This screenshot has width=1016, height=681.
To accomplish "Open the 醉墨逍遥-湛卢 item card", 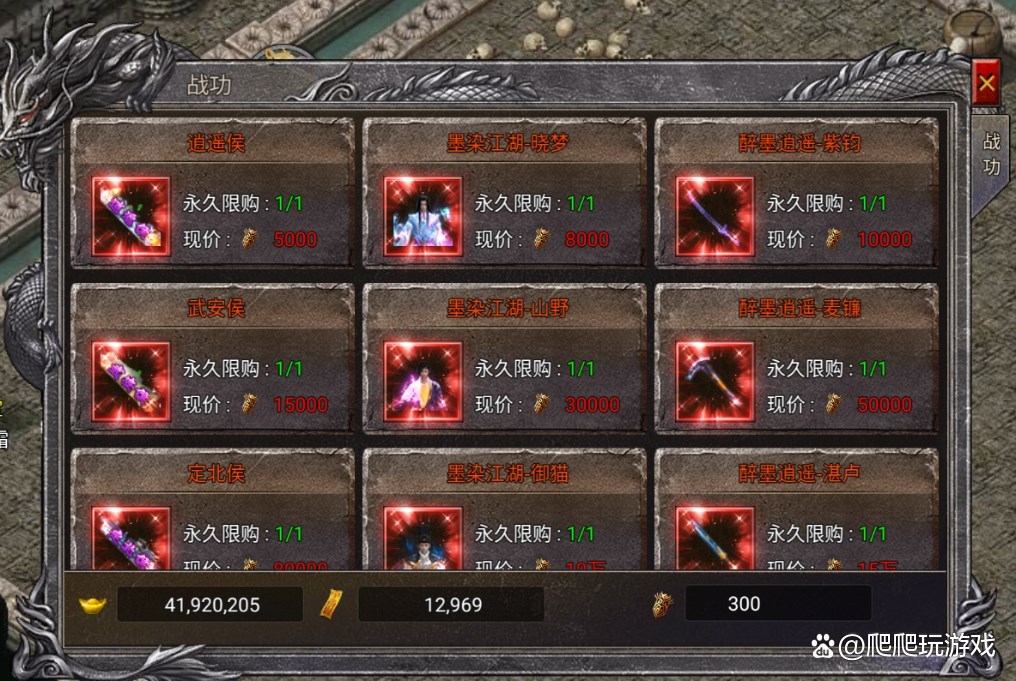I will [x=796, y=510].
